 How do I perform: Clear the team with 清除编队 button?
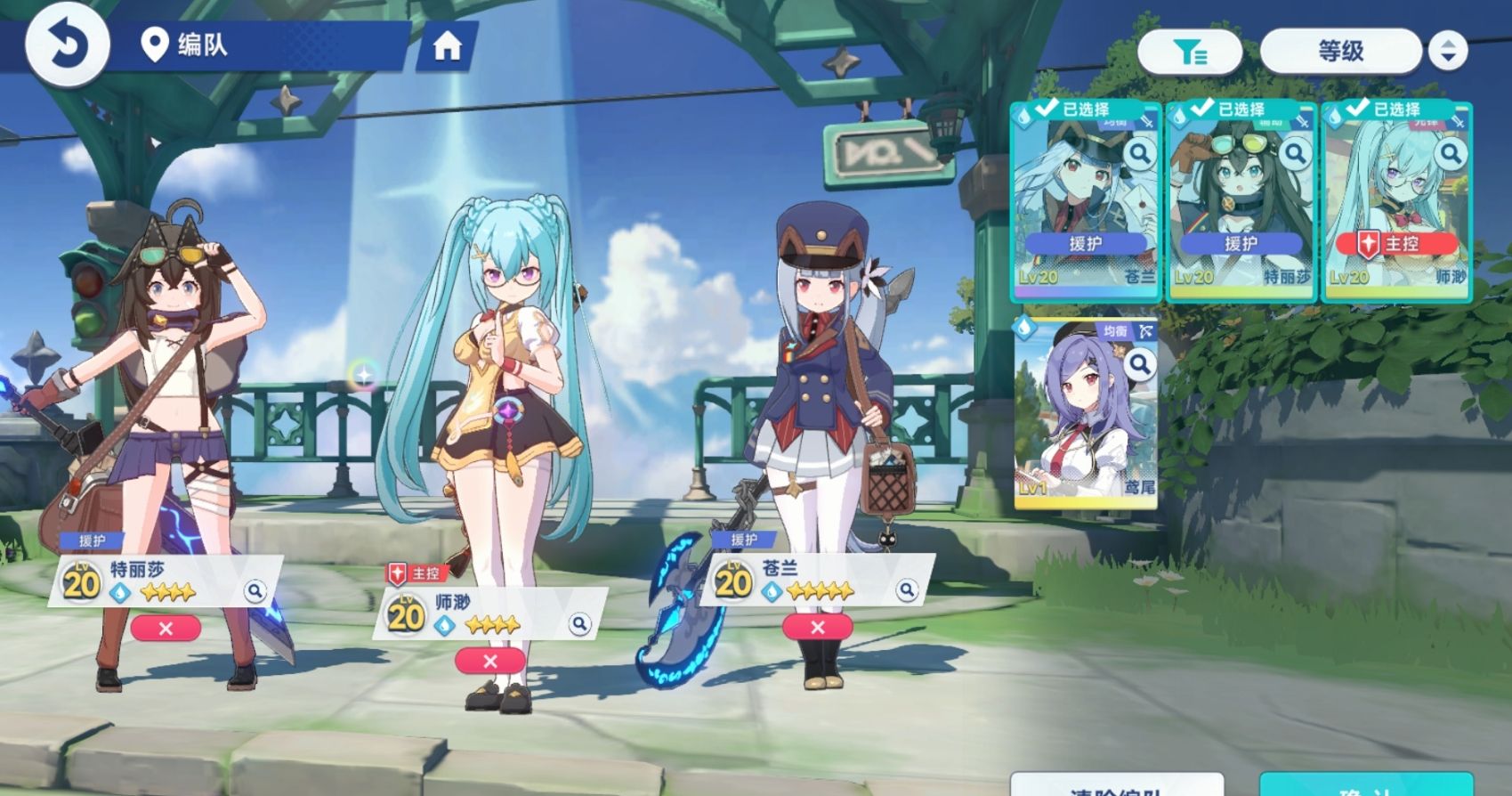point(1117,786)
